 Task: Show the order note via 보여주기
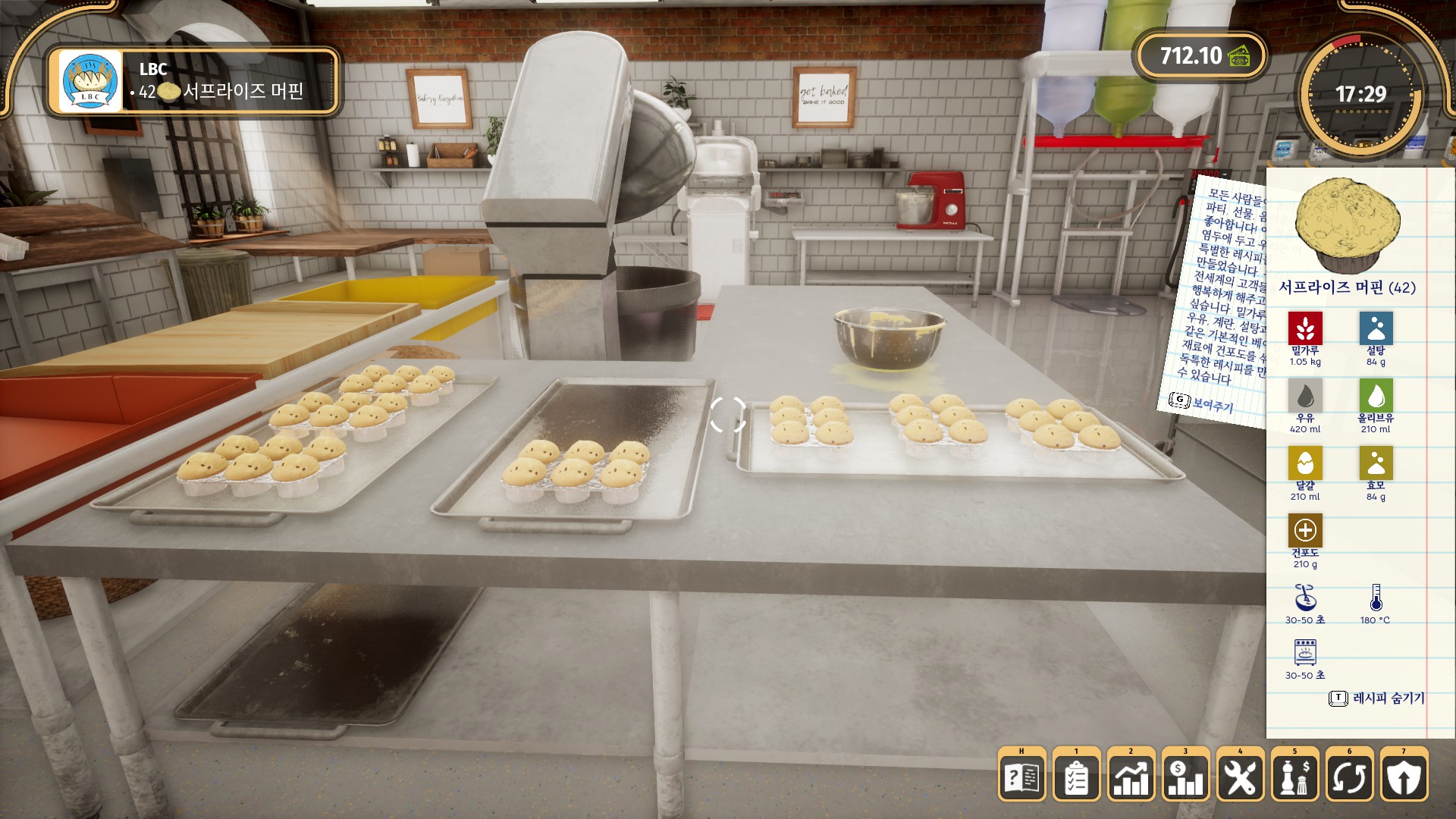[x=1203, y=402]
